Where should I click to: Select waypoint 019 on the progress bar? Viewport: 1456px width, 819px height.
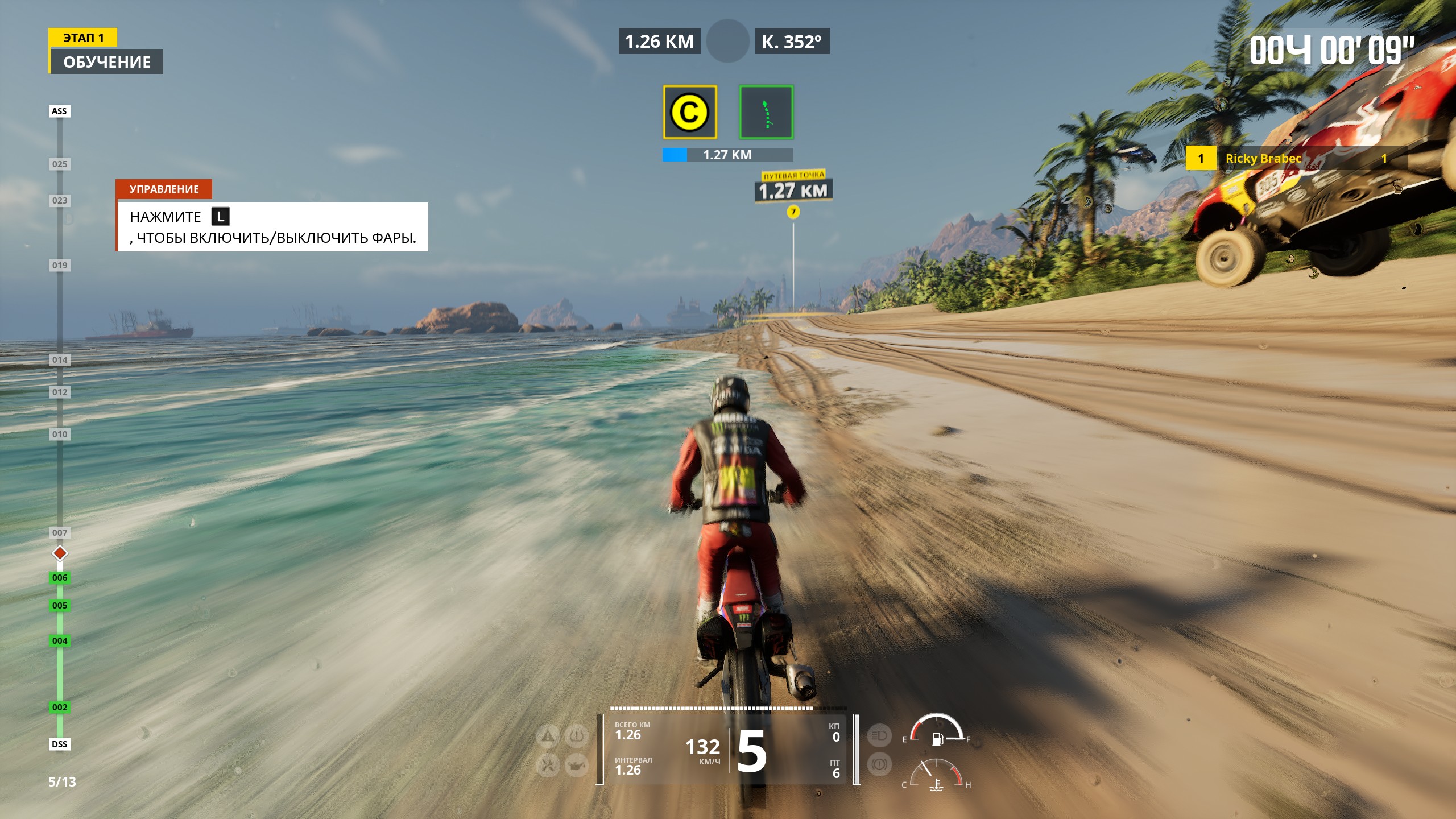click(x=60, y=266)
